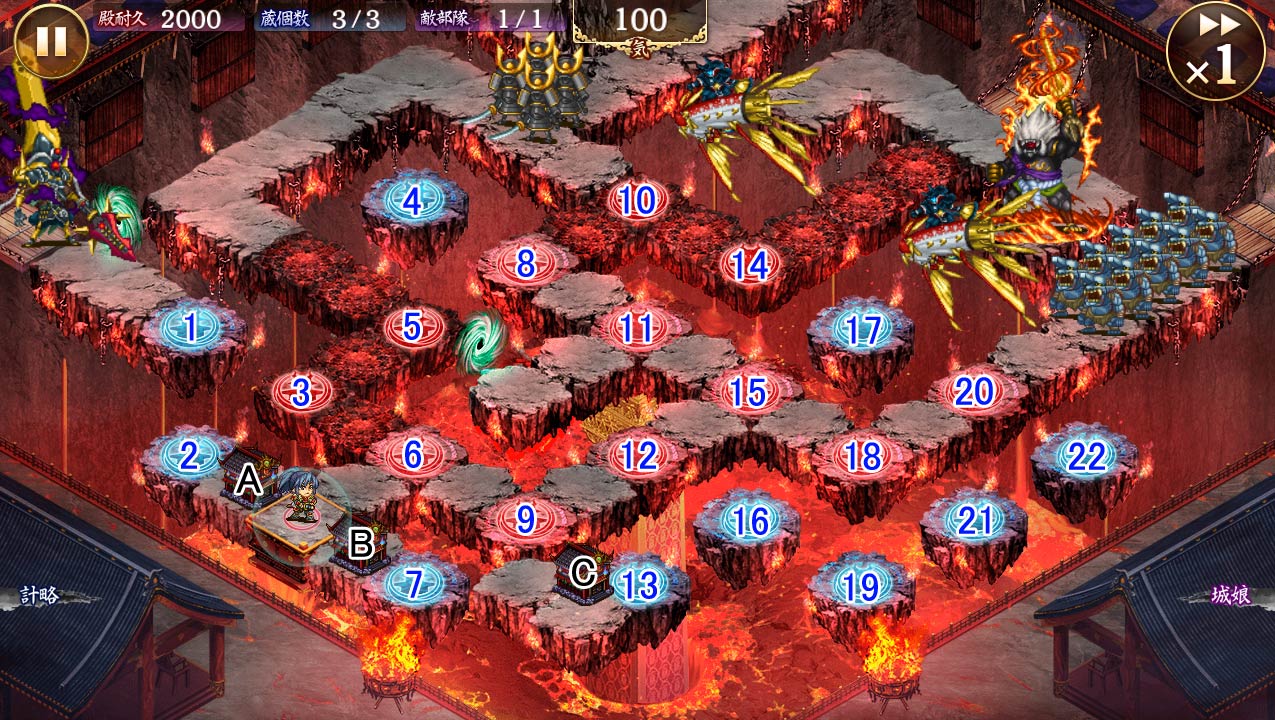This screenshot has width=1275, height=720.
Task: Choose blue placement tile 16
Action: tap(750, 520)
